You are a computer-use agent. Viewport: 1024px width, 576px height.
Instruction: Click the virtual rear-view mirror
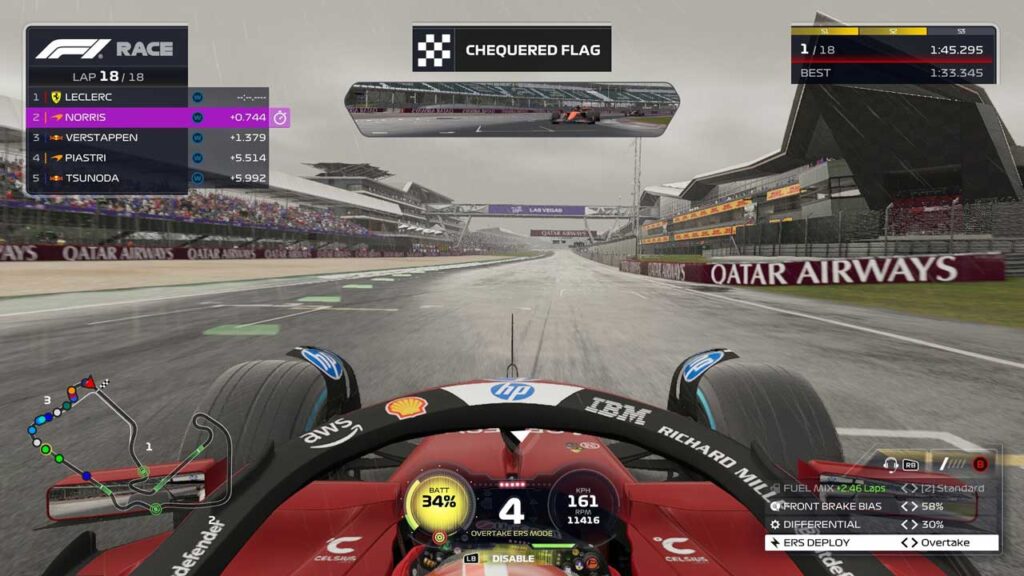point(512,109)
